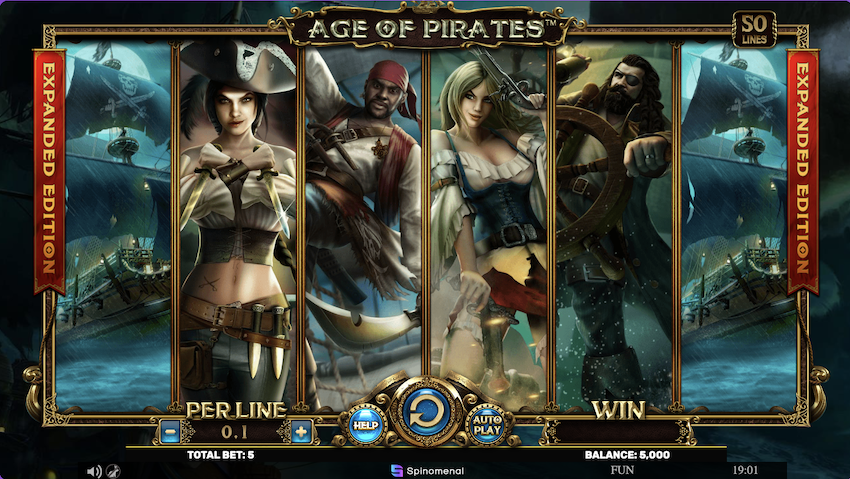Spin the reels with the circular arrow button
Viewport: 850px width, 479px height.
pos(424,411)
